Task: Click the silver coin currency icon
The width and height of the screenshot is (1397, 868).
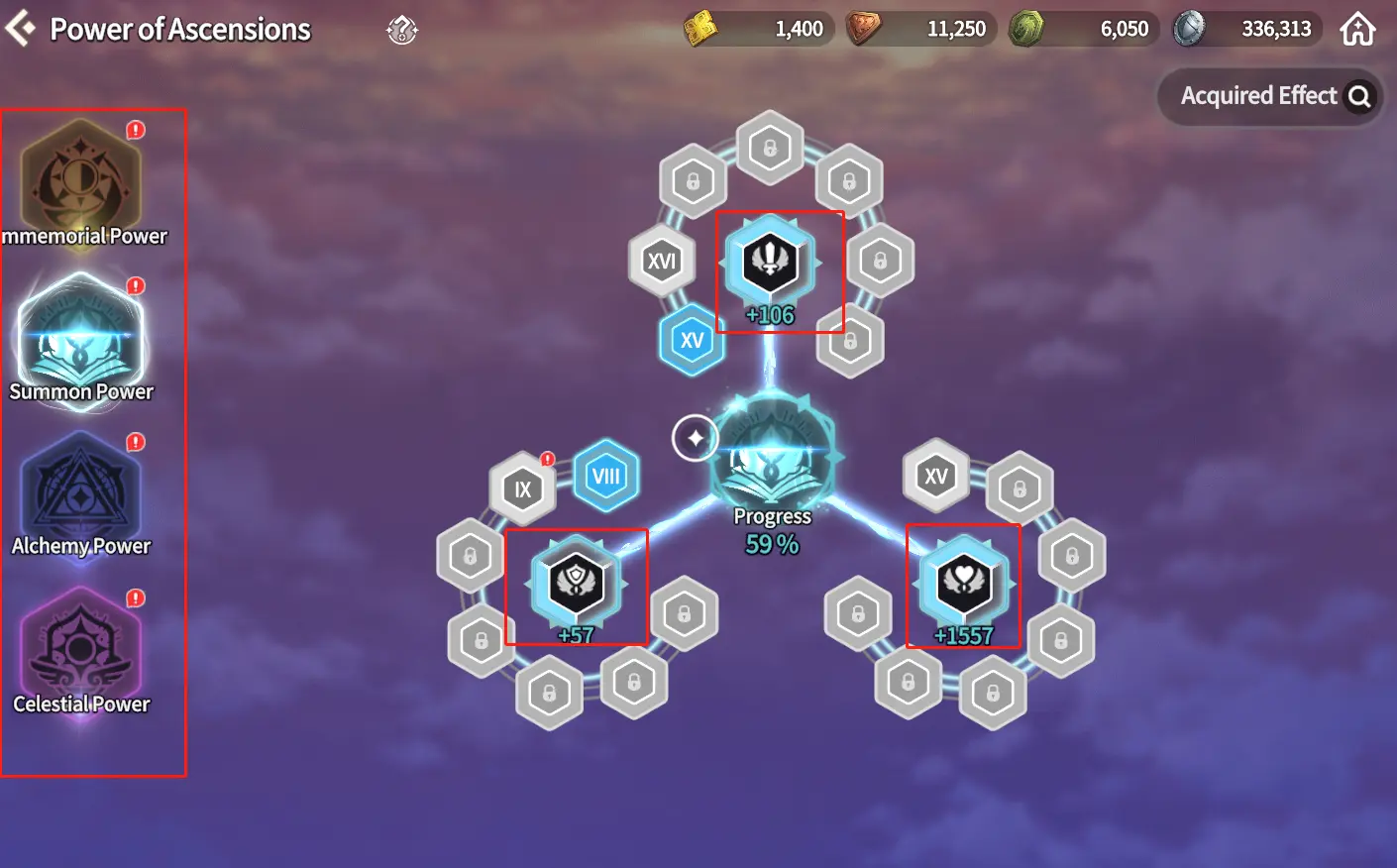Action: tap(1189, 29)
